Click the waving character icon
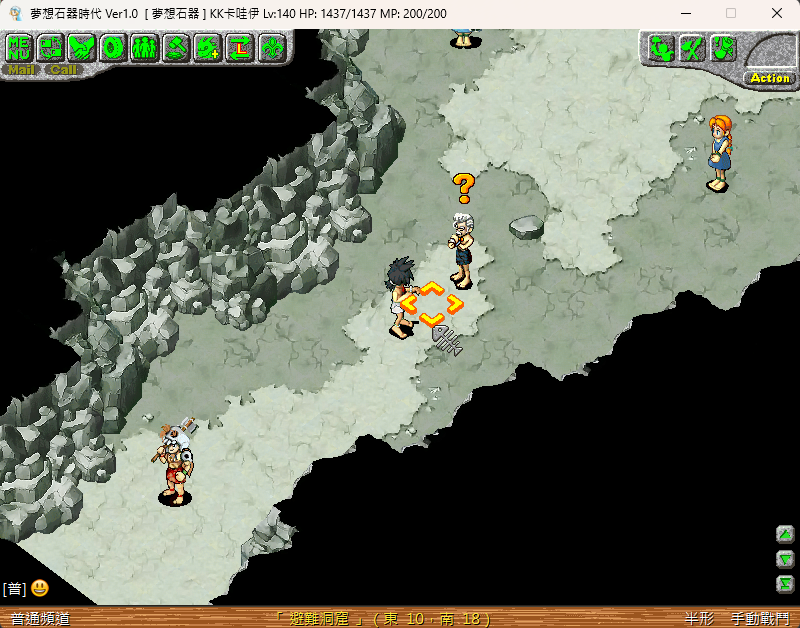Viewport: 800px width, 628px height. pyautogui.click(x=660, y=48)
